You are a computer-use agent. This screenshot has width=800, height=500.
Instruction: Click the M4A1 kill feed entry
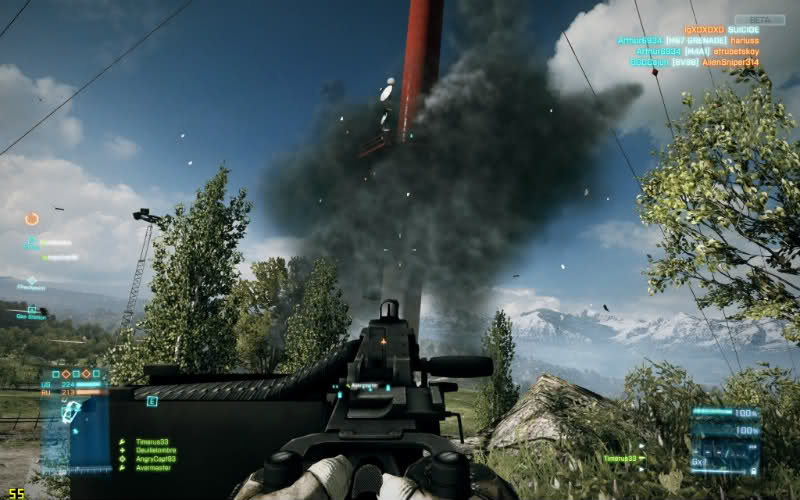click(x=691, y=51)
